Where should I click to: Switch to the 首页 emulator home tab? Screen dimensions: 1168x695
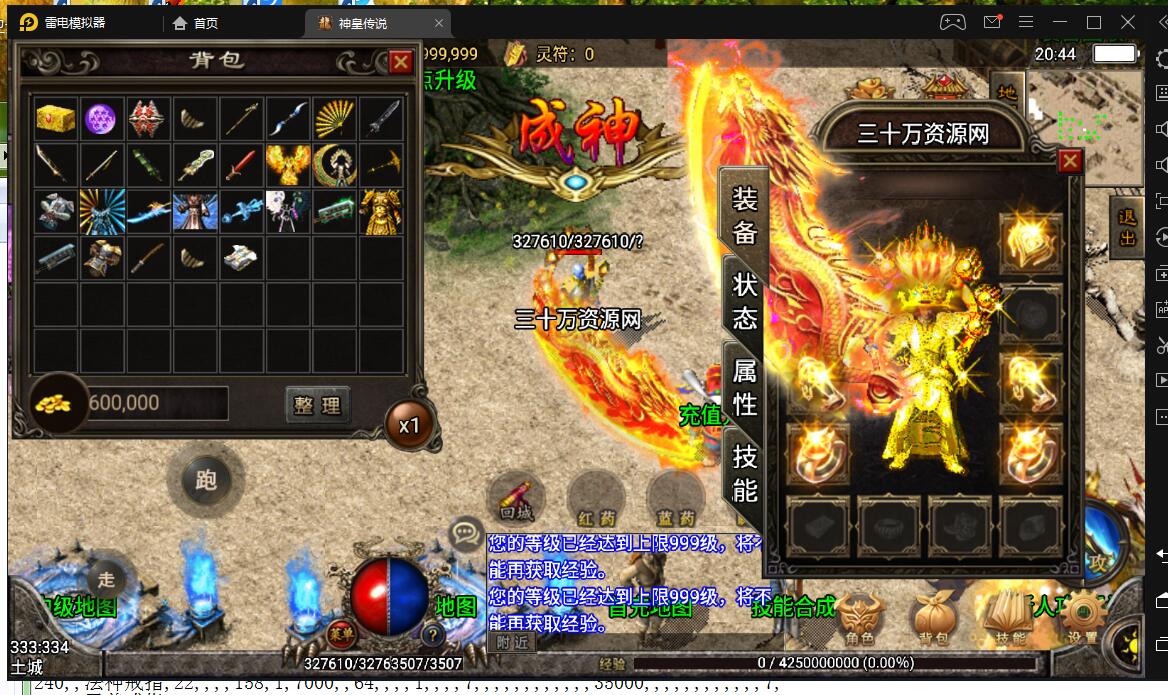point(196,22)
